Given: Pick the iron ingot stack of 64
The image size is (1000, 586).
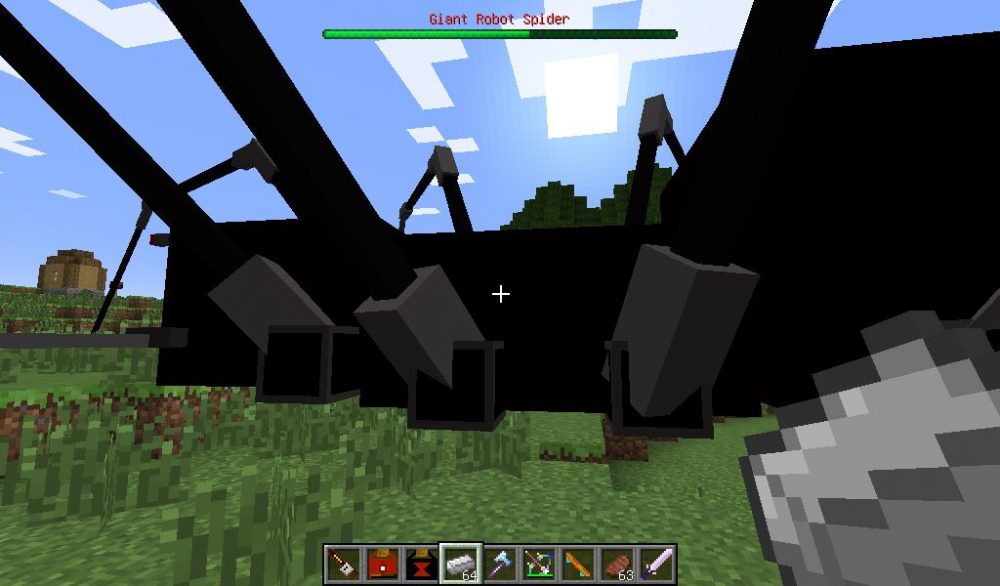Looking at the screenshot, I should pyautogui.click(x=461, y=564).
